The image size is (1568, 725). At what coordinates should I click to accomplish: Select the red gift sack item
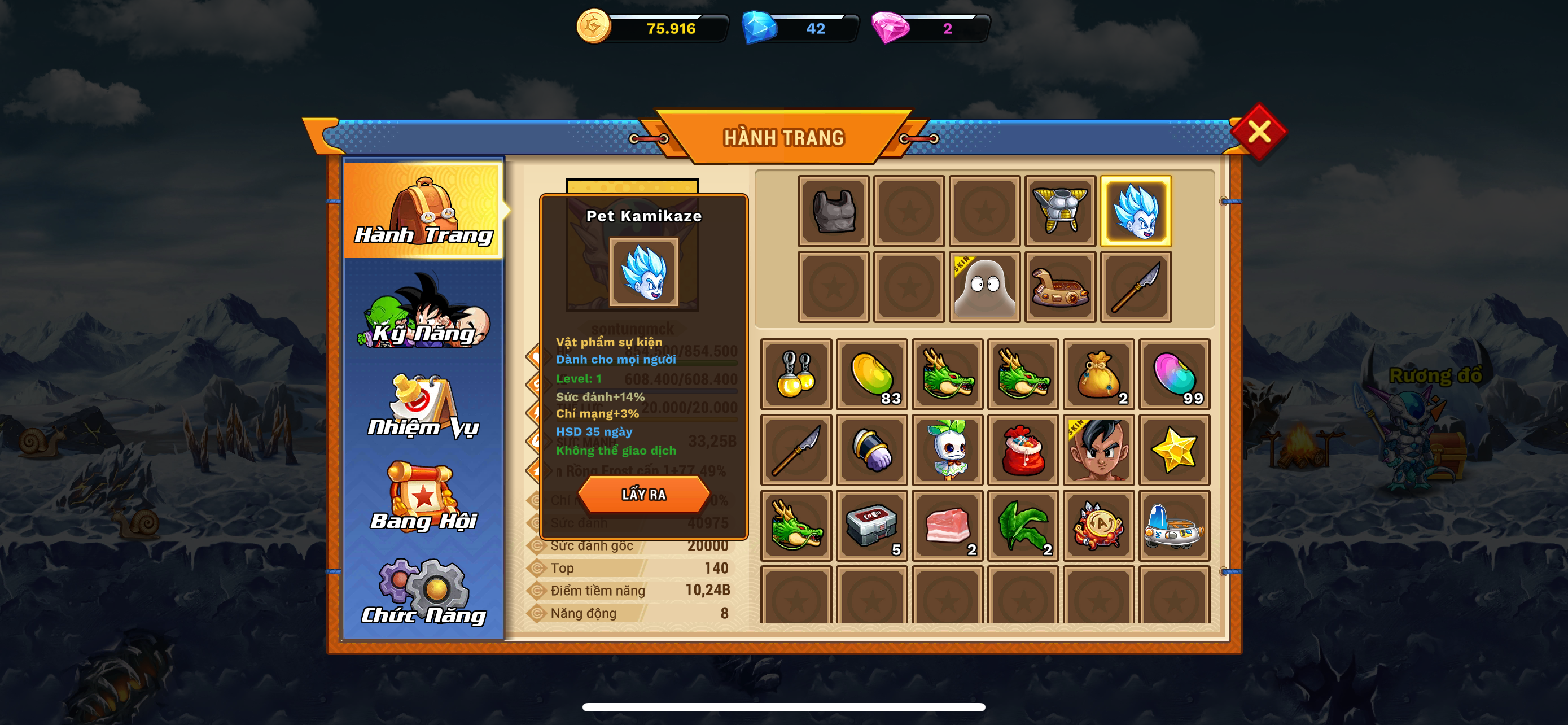pyautogui.click(x=1023, y=450)
